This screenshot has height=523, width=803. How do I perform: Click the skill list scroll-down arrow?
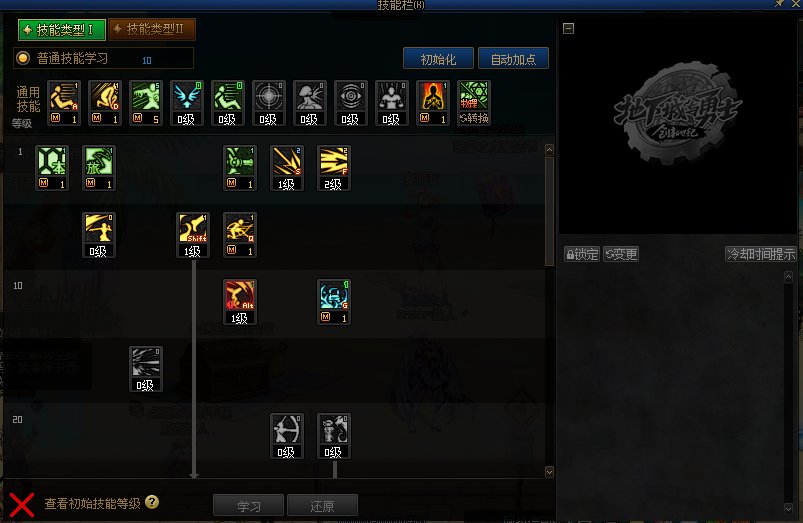point(549,471)
